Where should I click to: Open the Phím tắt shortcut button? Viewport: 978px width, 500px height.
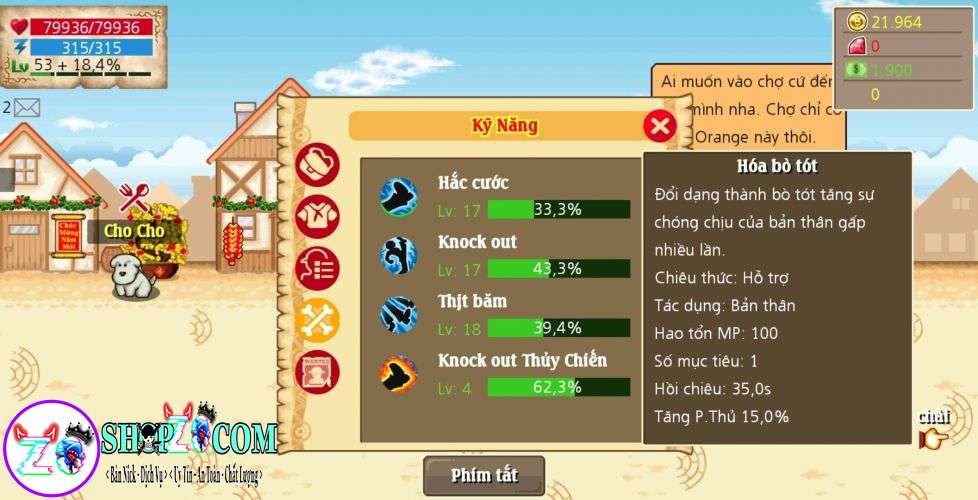pos(484,476)
